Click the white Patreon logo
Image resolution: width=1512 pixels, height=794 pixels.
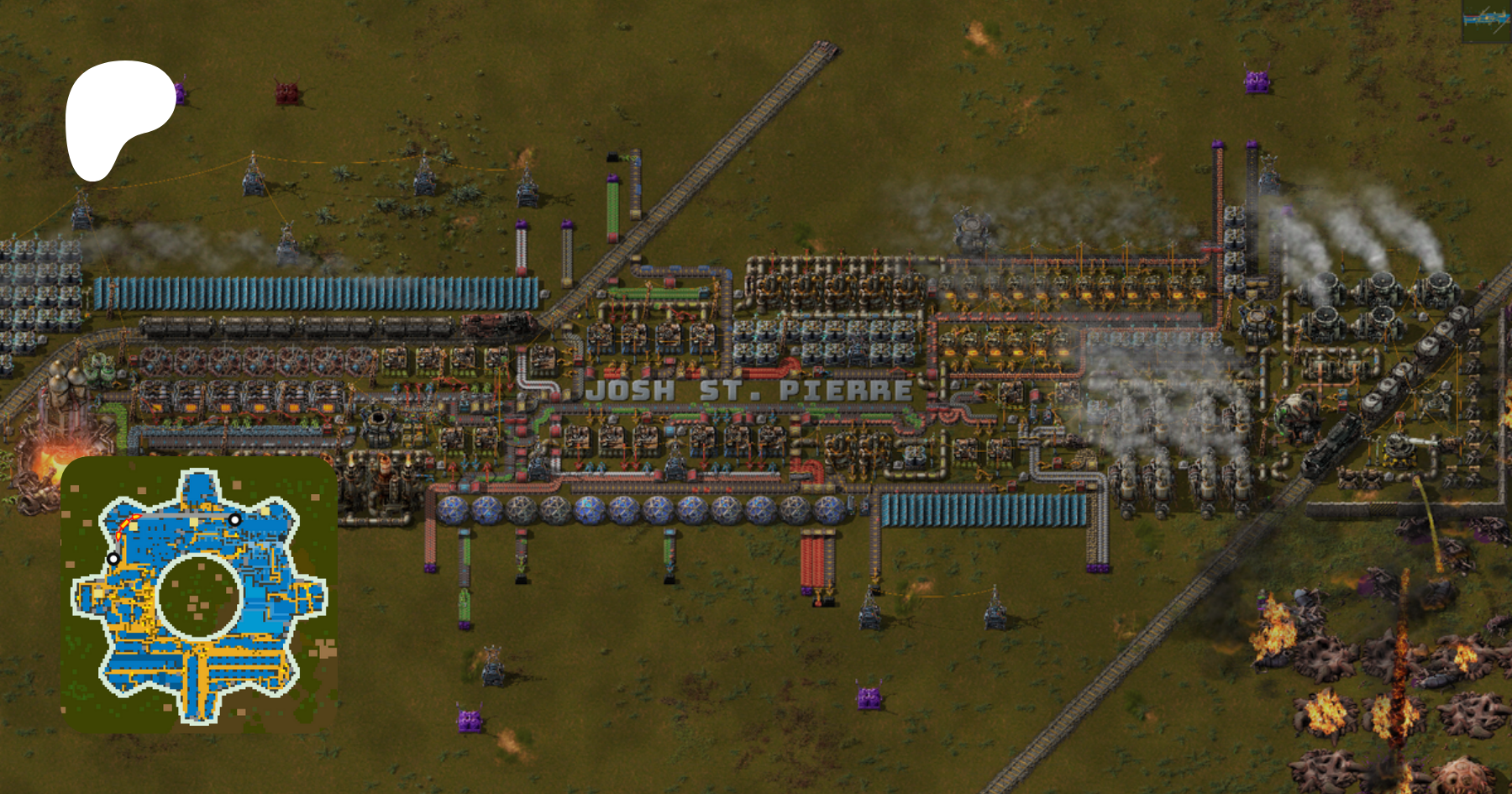pyautogui.click(x=116, y=114)
